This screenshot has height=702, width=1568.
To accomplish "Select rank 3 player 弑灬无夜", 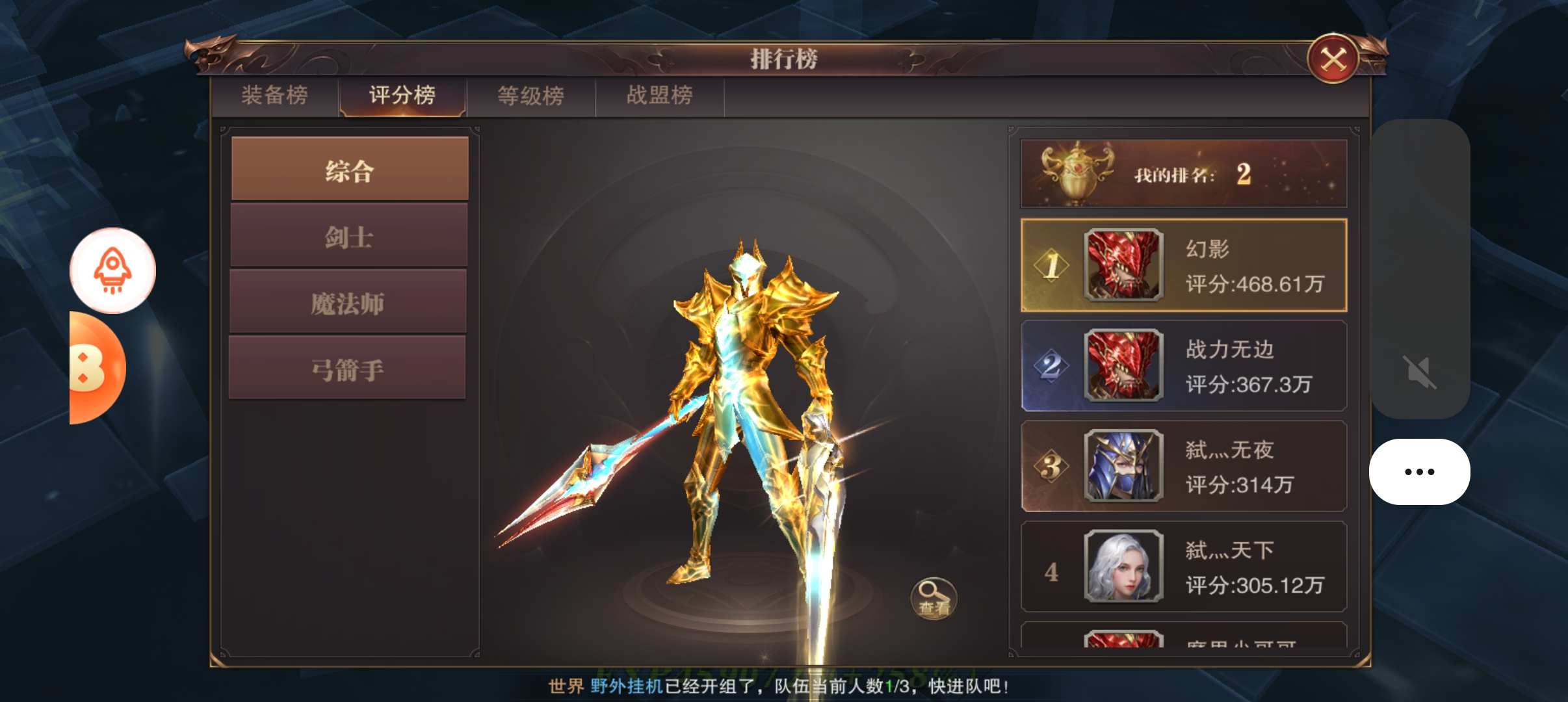I will click(x=1183, y=466).
